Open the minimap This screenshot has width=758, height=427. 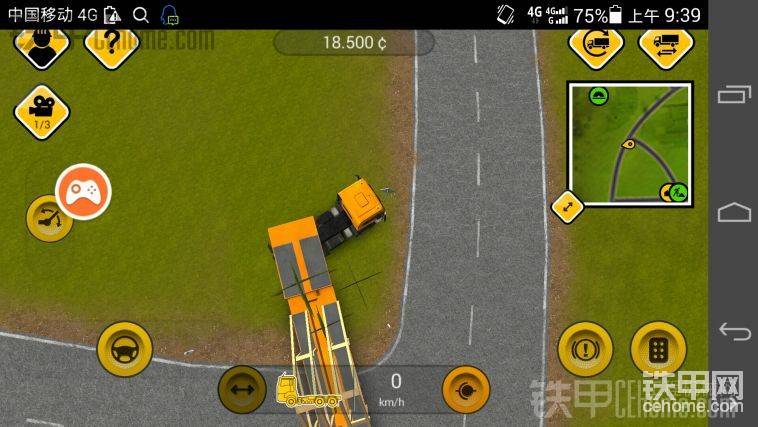tap(630, 143)
